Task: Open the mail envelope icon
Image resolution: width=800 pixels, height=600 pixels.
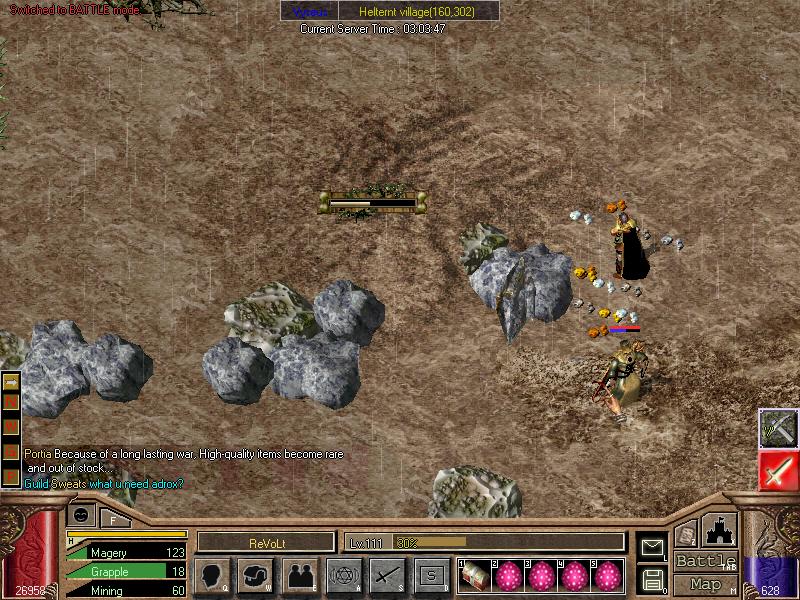Action: [x=652, y=547]
